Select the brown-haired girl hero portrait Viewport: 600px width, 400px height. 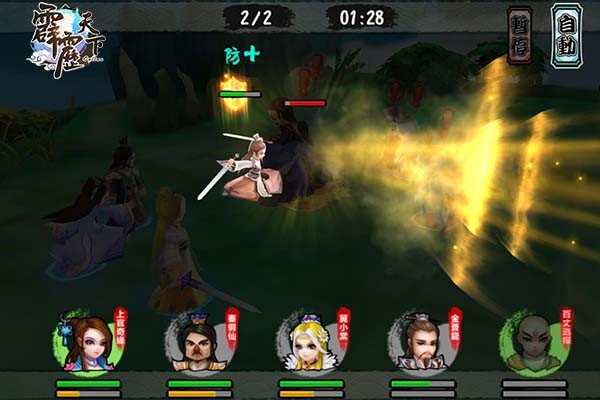click(85, 343)
